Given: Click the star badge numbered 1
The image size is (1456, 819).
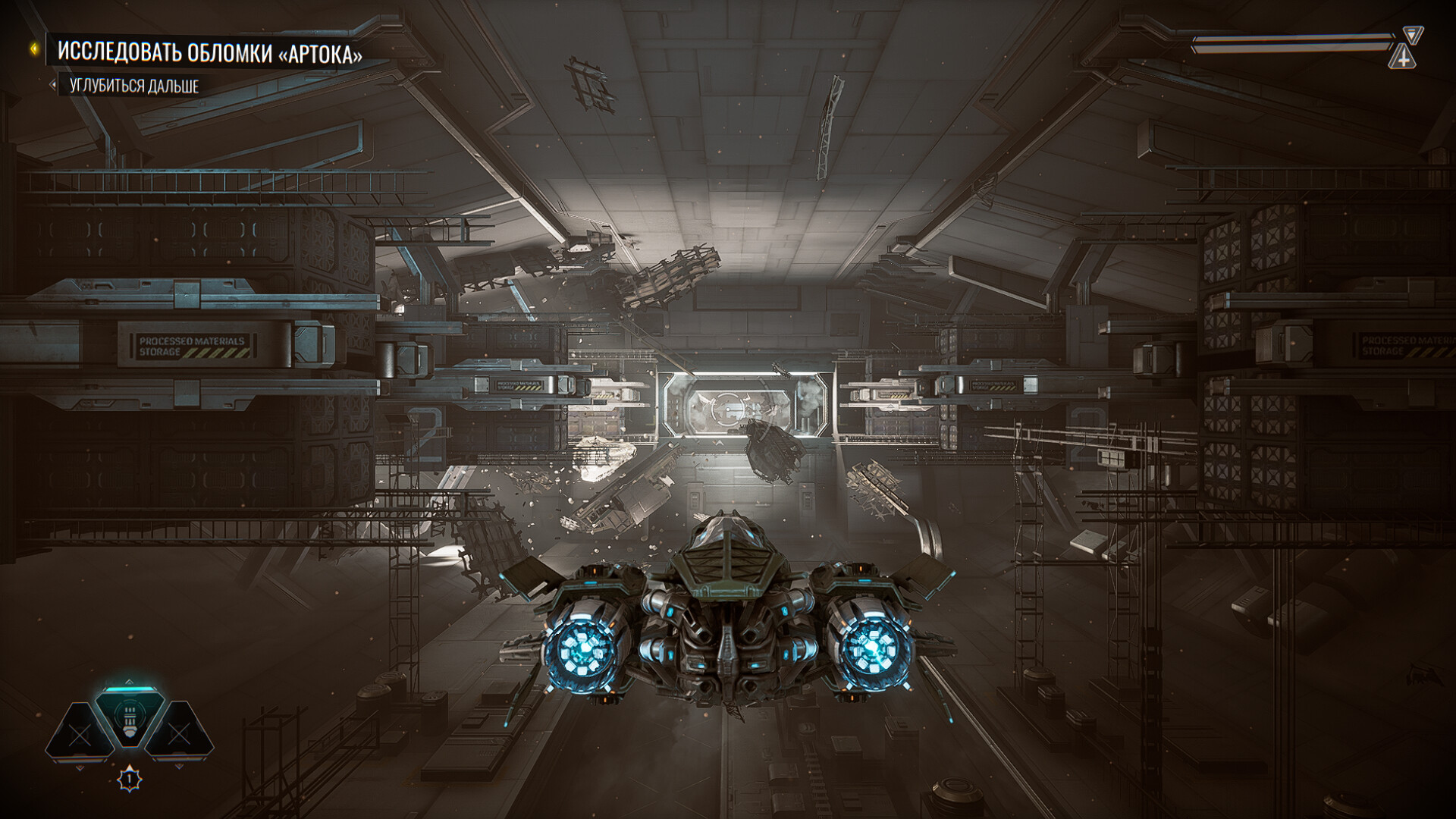Looking at the screenshot, I should 130,779.
